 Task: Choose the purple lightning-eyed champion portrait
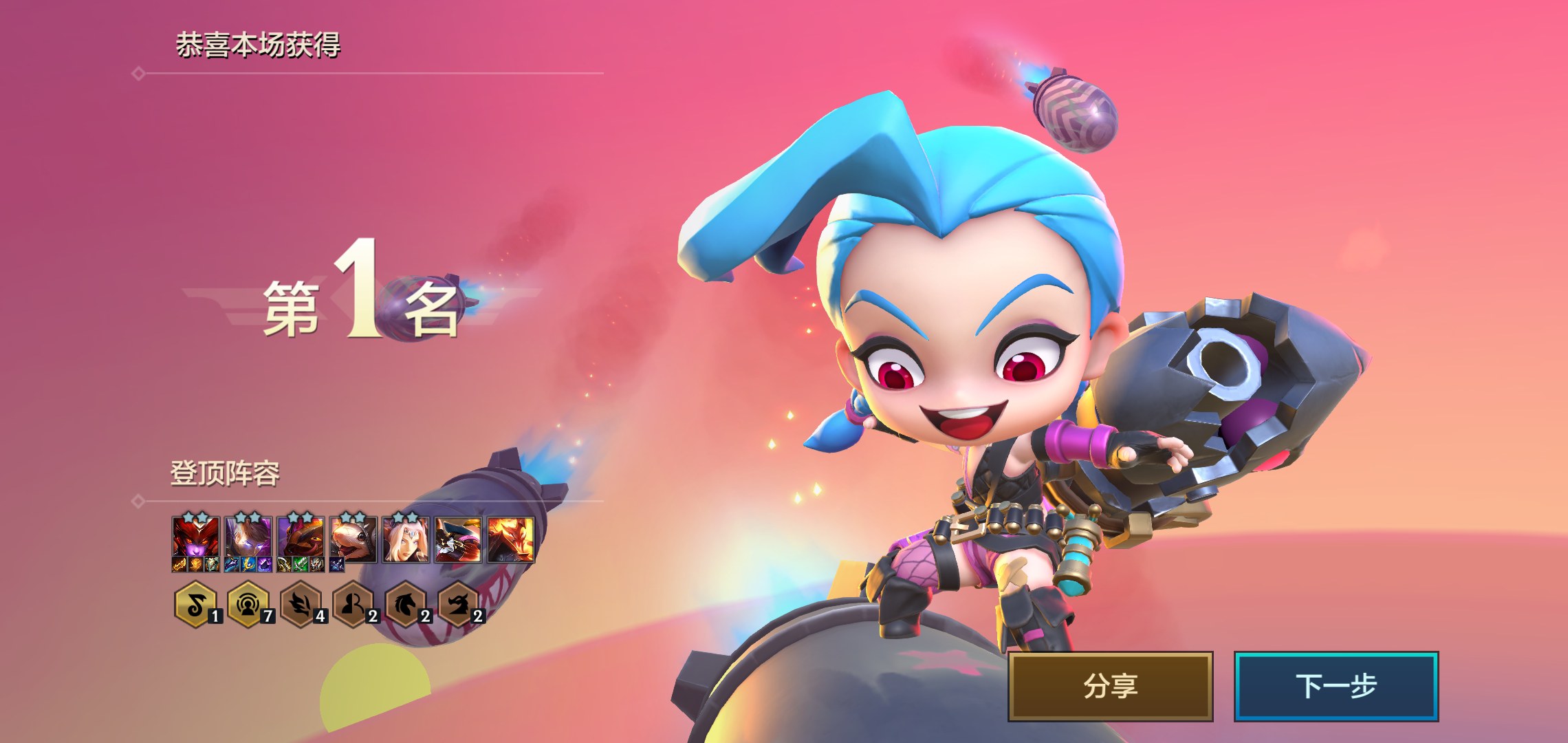pos(248,538)
